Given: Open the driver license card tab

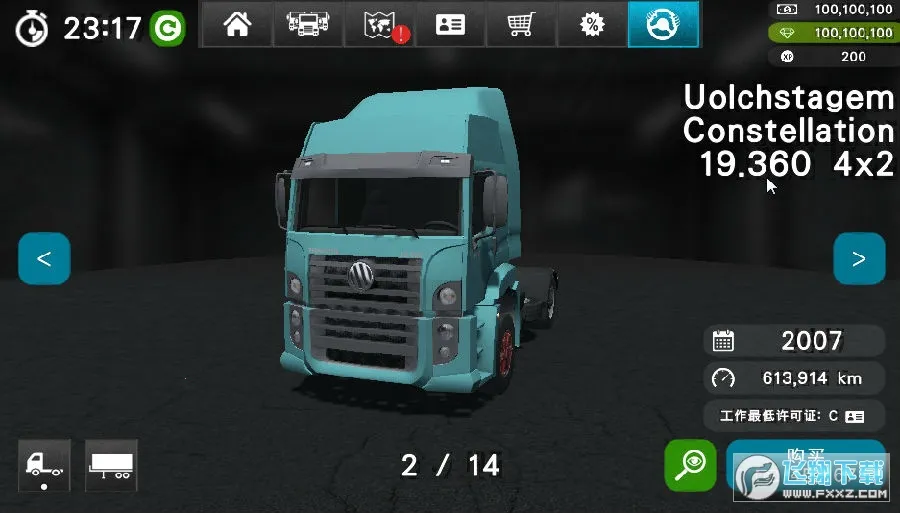Looking at the screenshot, I should pos(450,25).
